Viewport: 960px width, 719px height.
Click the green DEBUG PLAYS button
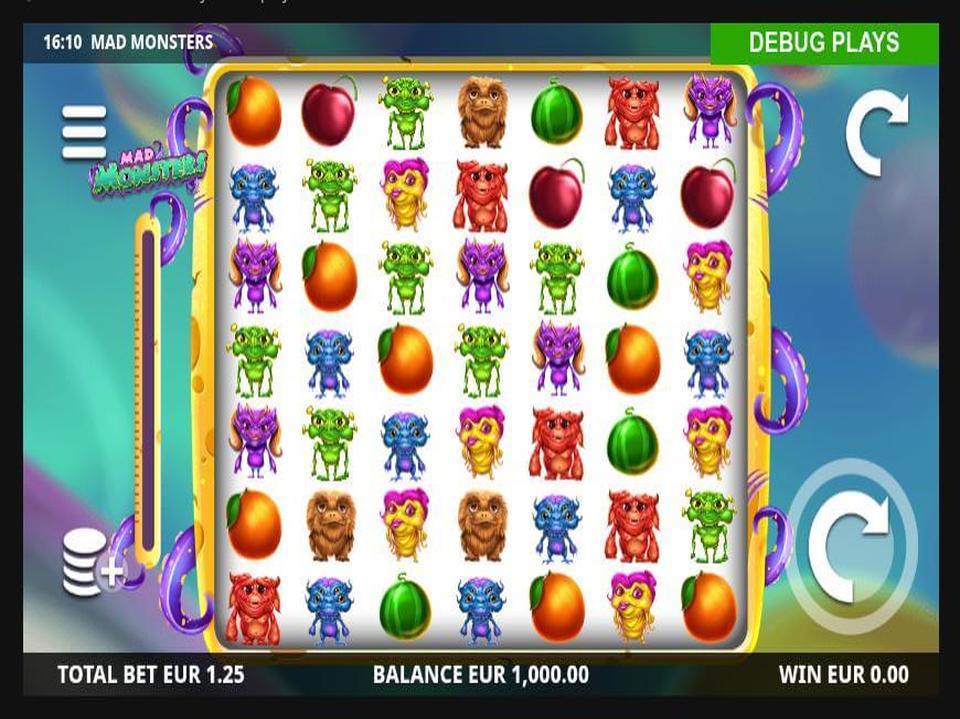(824, 43)
